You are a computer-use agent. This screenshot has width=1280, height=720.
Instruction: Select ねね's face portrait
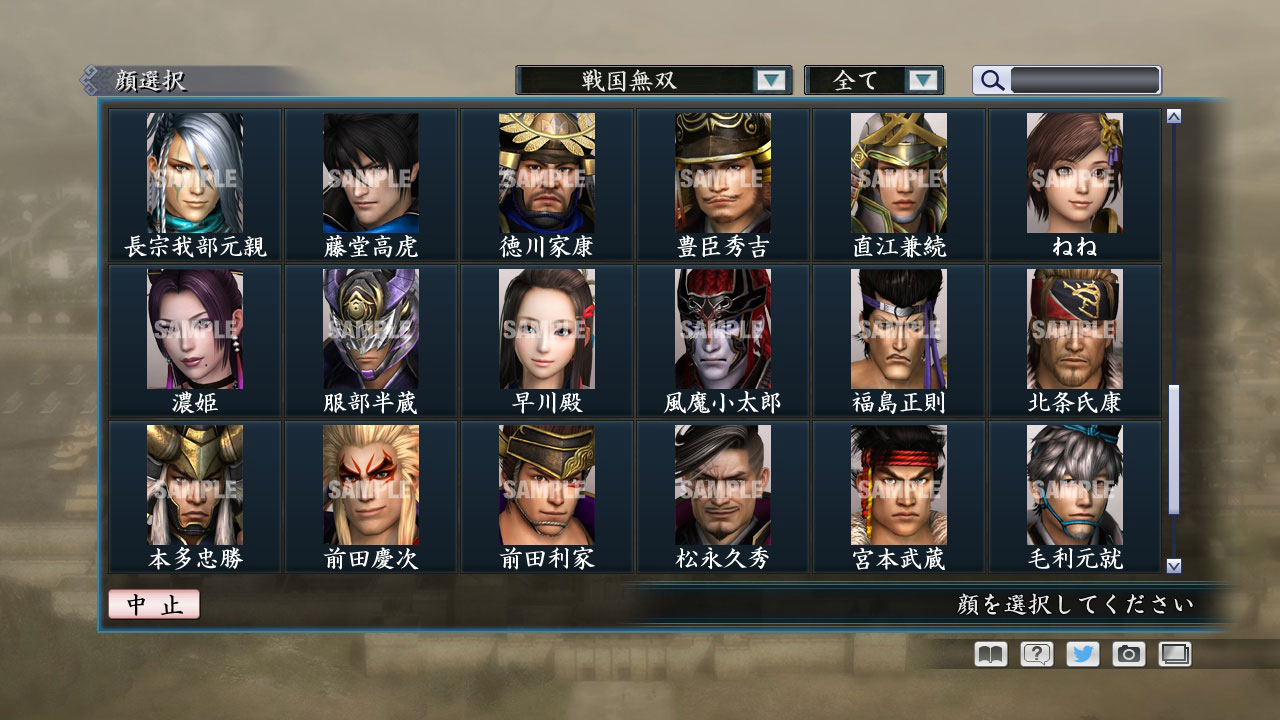1075,175
